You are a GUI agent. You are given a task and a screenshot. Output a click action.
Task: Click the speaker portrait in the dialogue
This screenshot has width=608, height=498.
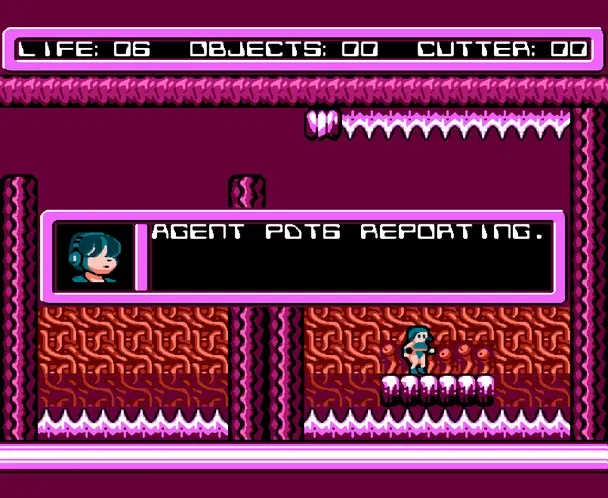(93, 257)
